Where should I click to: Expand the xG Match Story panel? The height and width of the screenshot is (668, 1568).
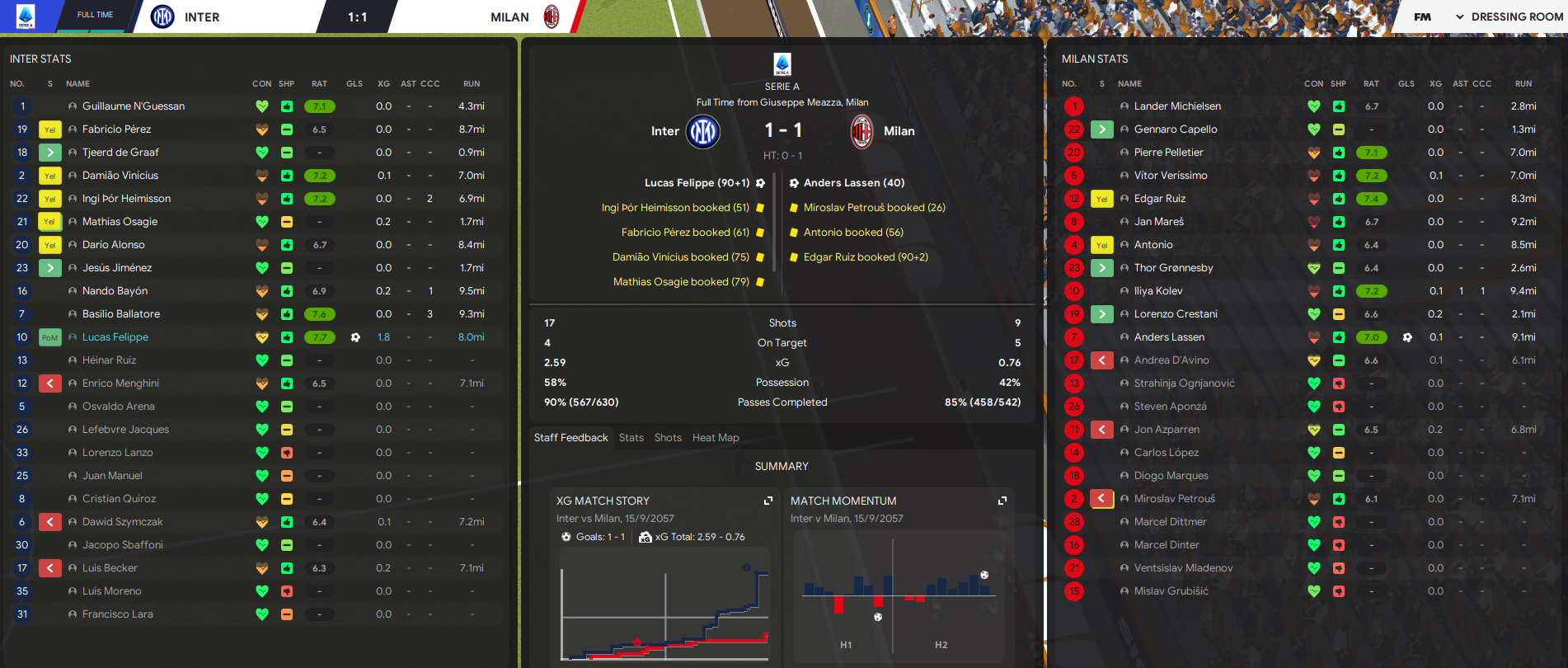coord(768,501)
